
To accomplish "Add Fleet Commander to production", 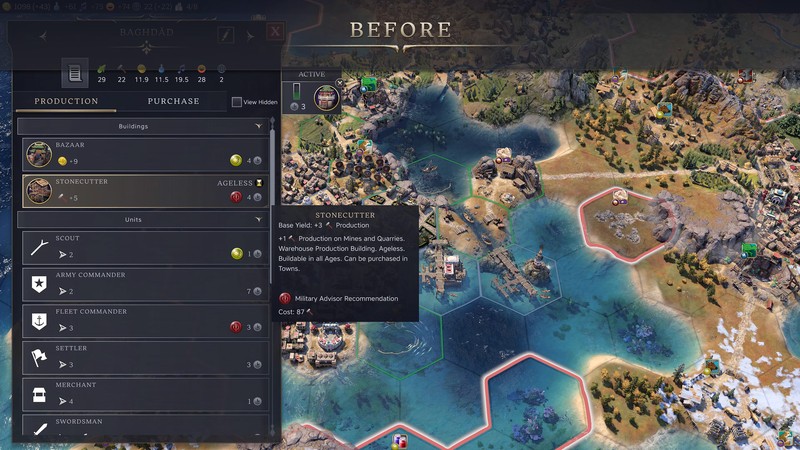I will 145,321.
